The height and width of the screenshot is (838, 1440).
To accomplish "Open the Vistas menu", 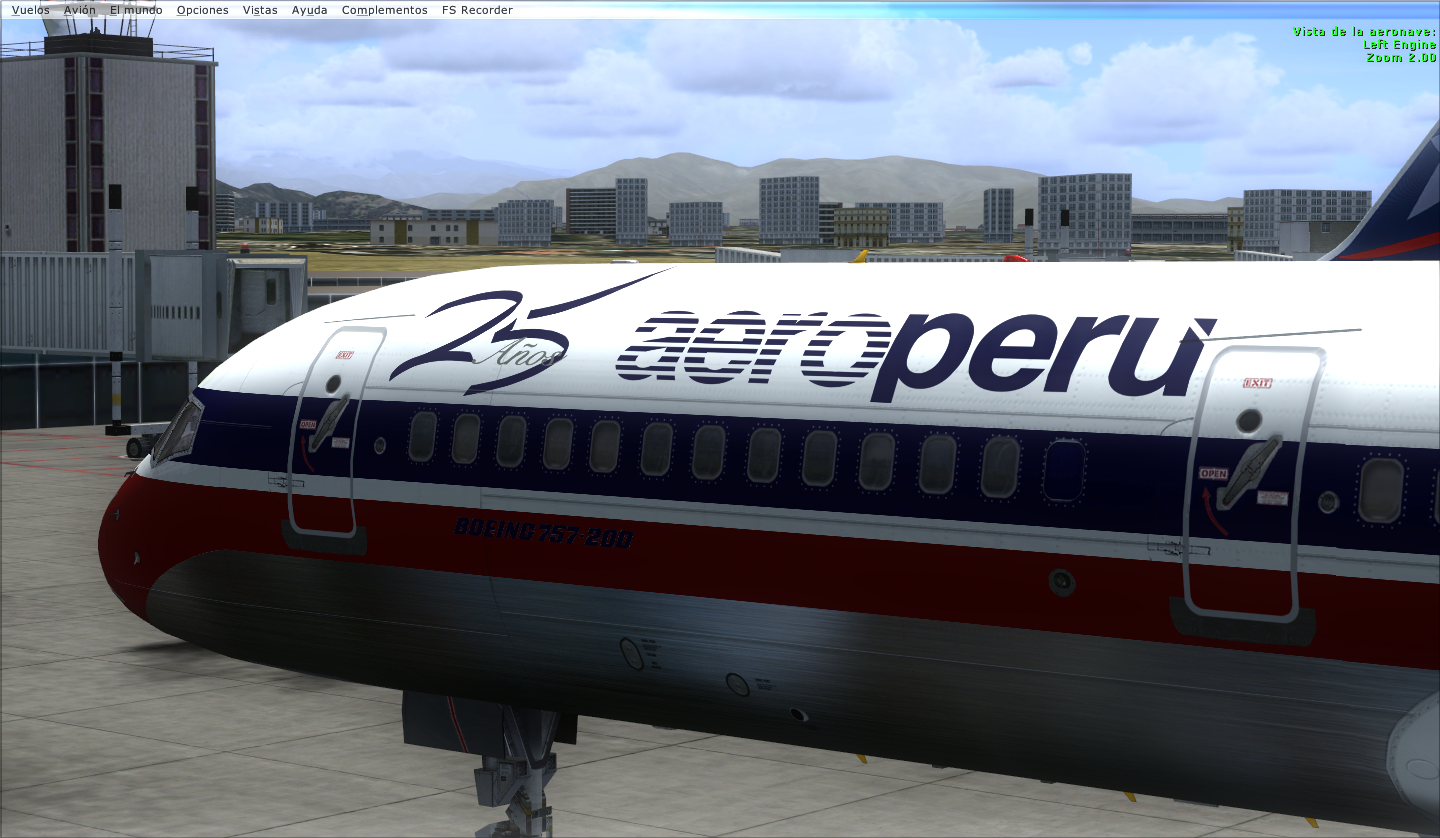I will tap(259, 10).
